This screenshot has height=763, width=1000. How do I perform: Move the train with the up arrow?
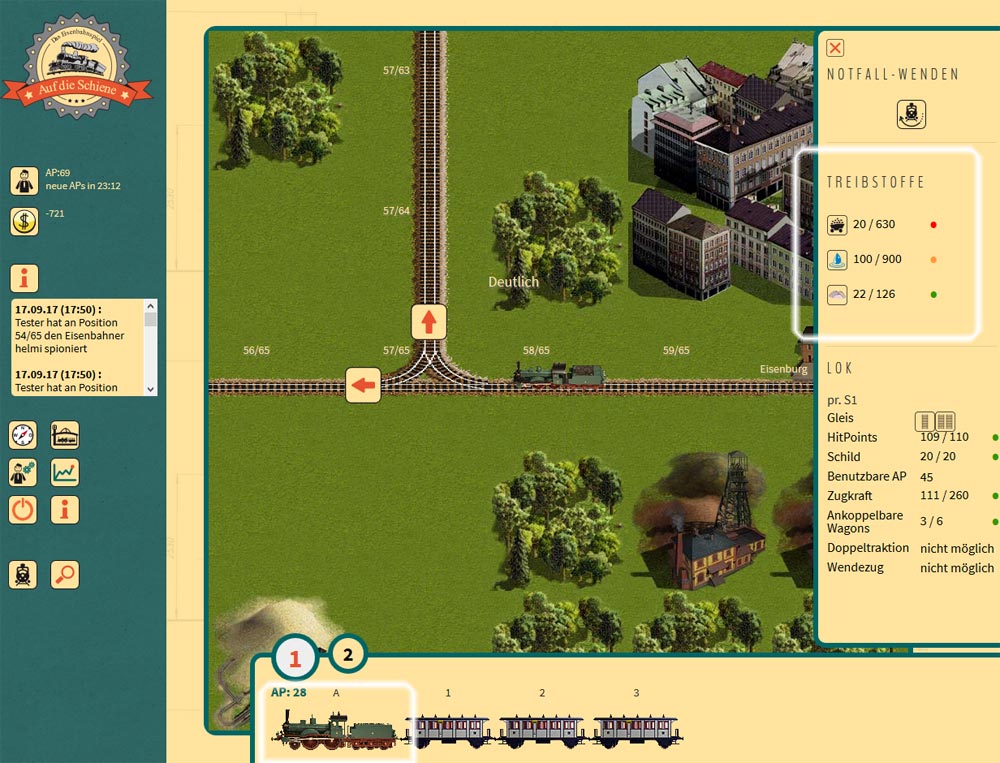[x=428, y=322]
